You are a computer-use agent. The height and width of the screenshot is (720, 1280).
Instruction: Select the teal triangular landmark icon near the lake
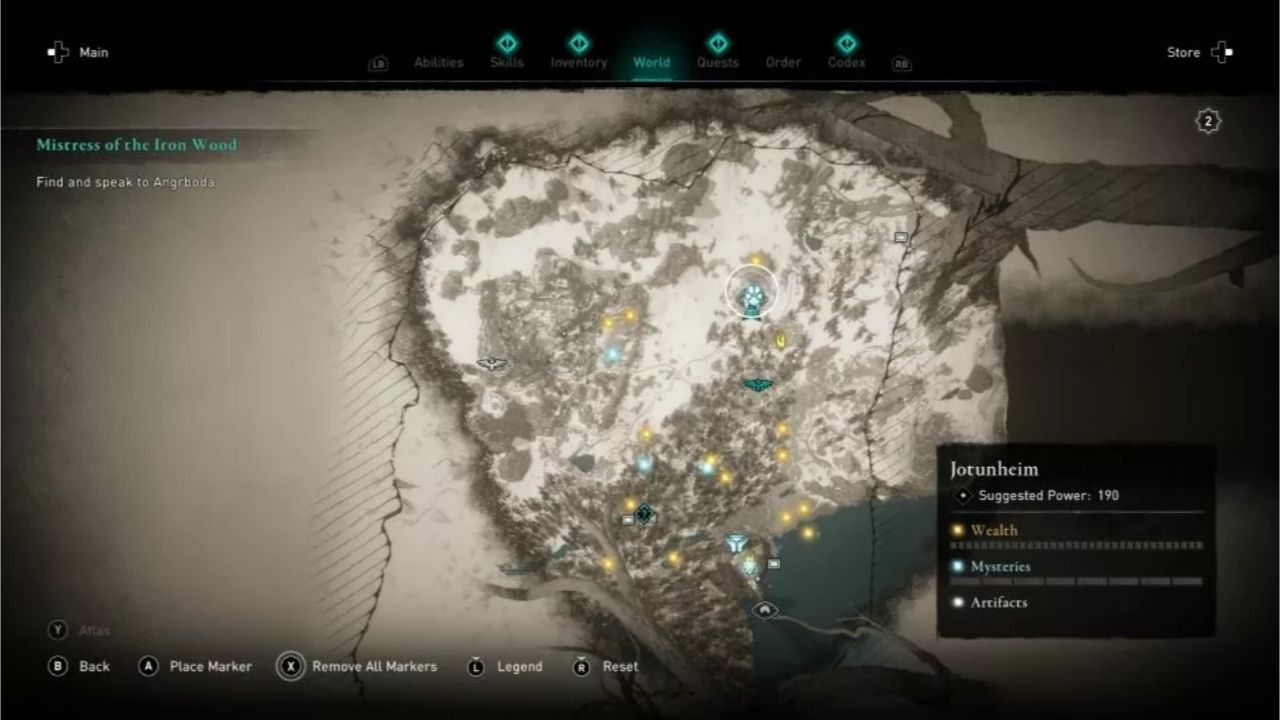coord(735,541)
